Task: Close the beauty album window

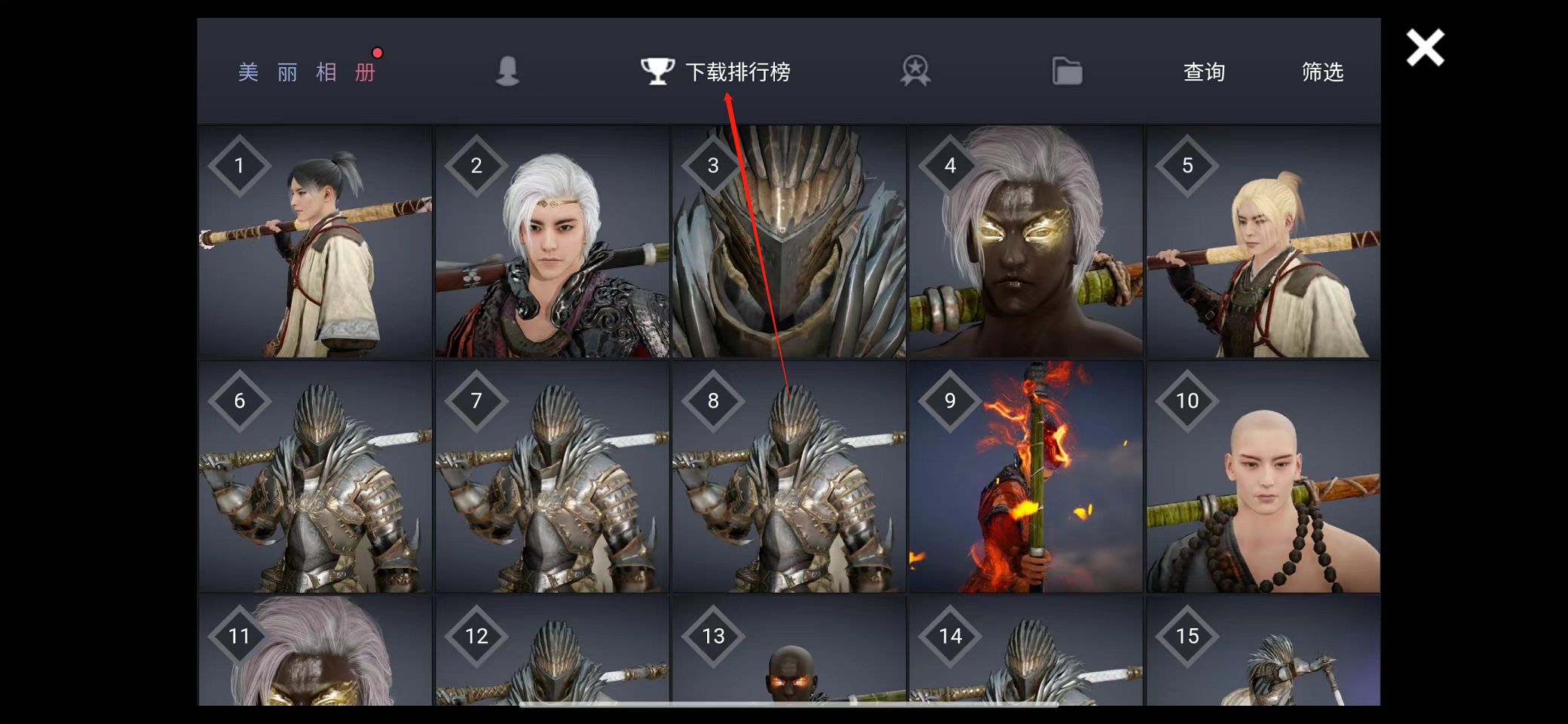Action: pyautogui.click(x=1424, y=48)
